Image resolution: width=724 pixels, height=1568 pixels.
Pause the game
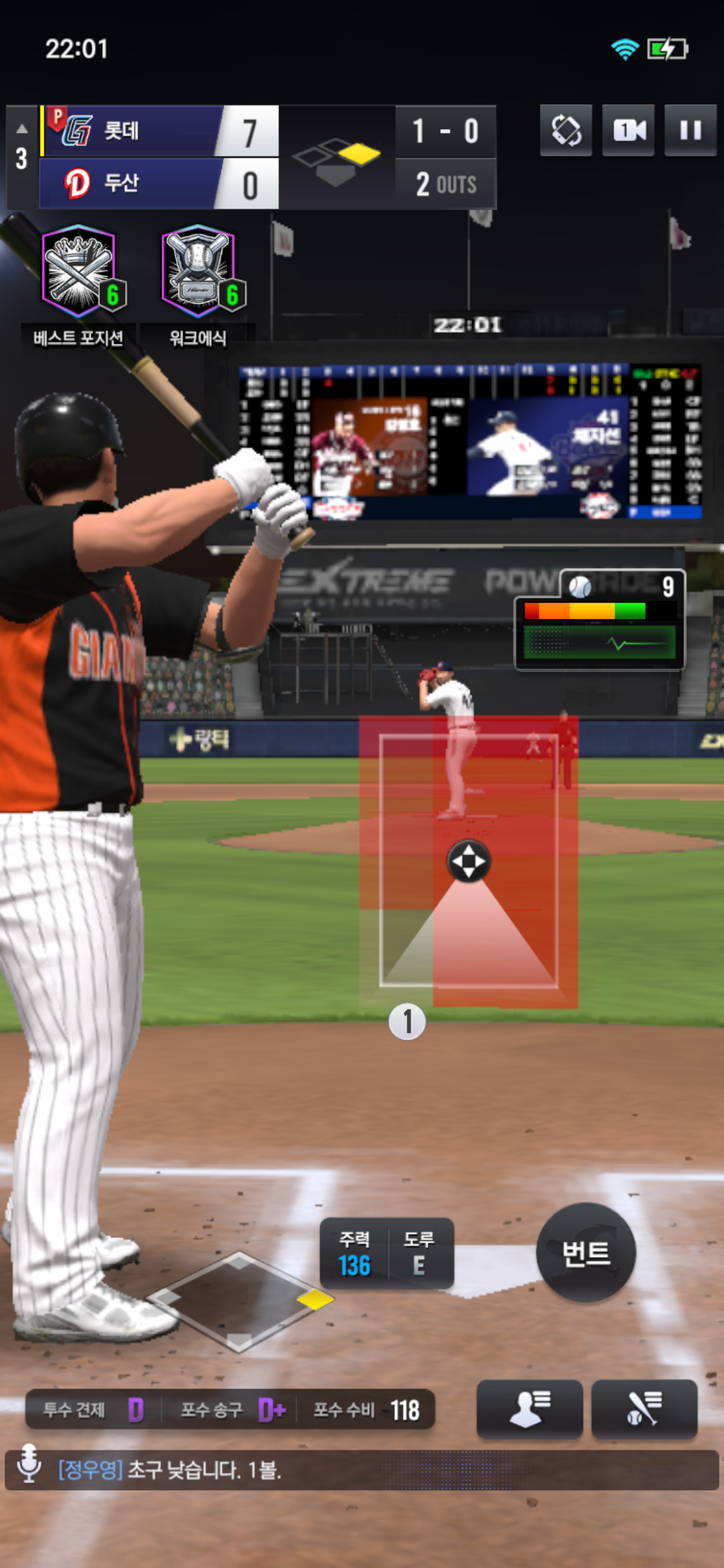690,131
